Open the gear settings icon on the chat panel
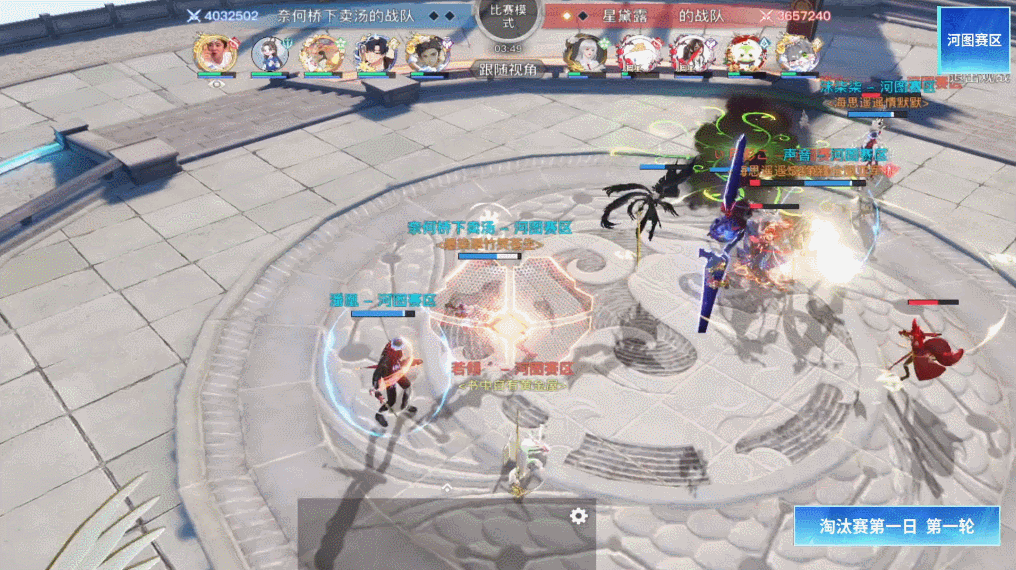1016x570 pixels. coord(578,515)
